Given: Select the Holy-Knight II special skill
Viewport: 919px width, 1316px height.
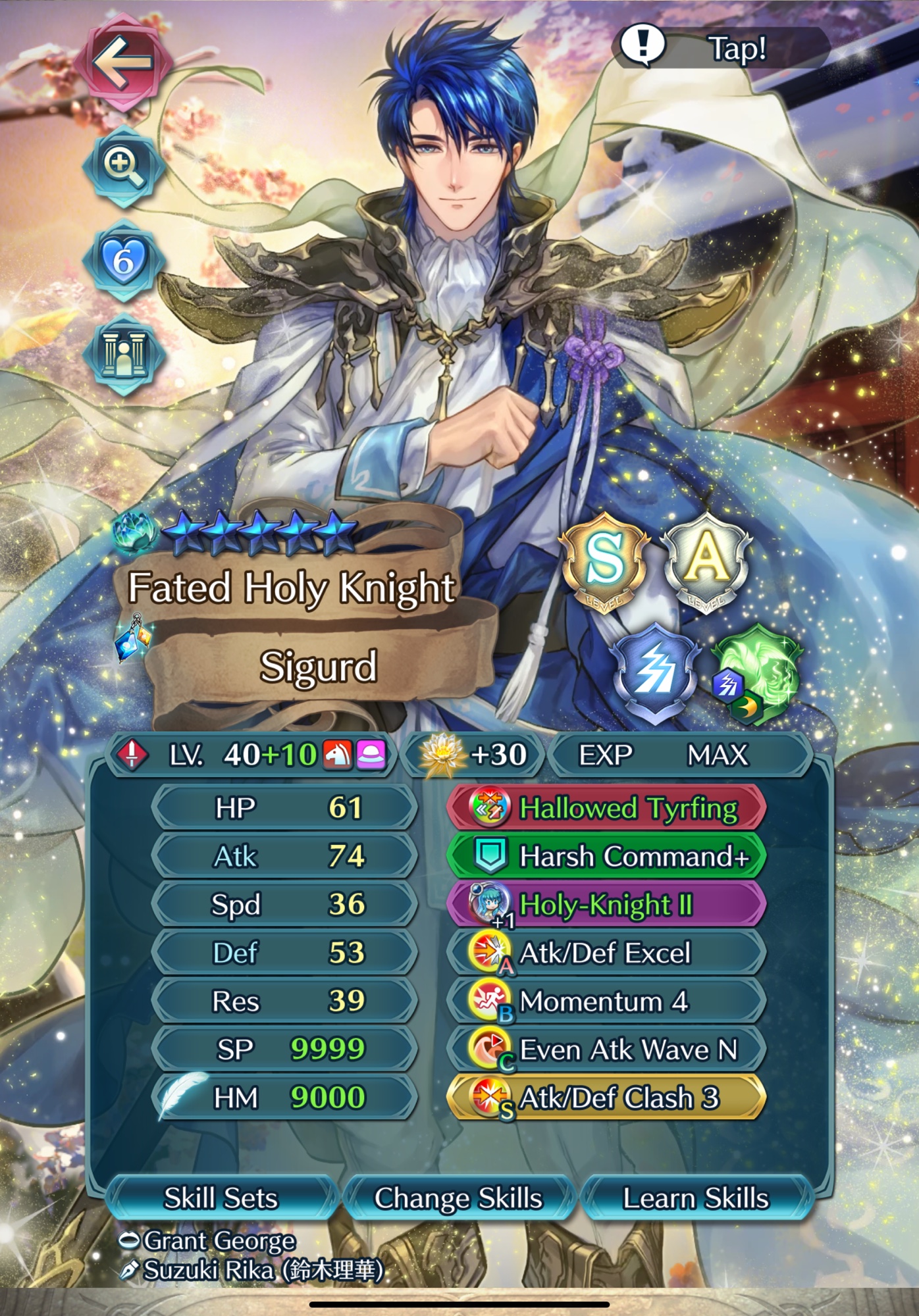Looking at the screenshot, I should 606,905.
